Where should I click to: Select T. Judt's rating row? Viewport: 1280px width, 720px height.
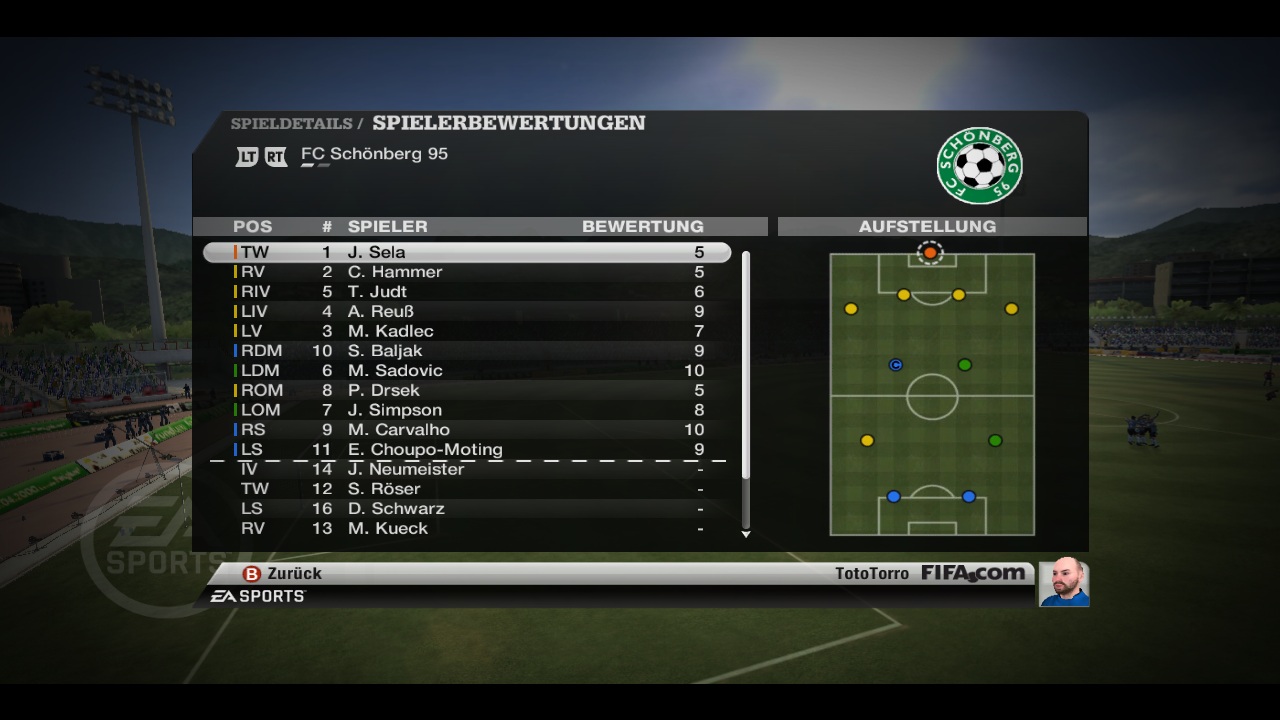tap(467, 292)
